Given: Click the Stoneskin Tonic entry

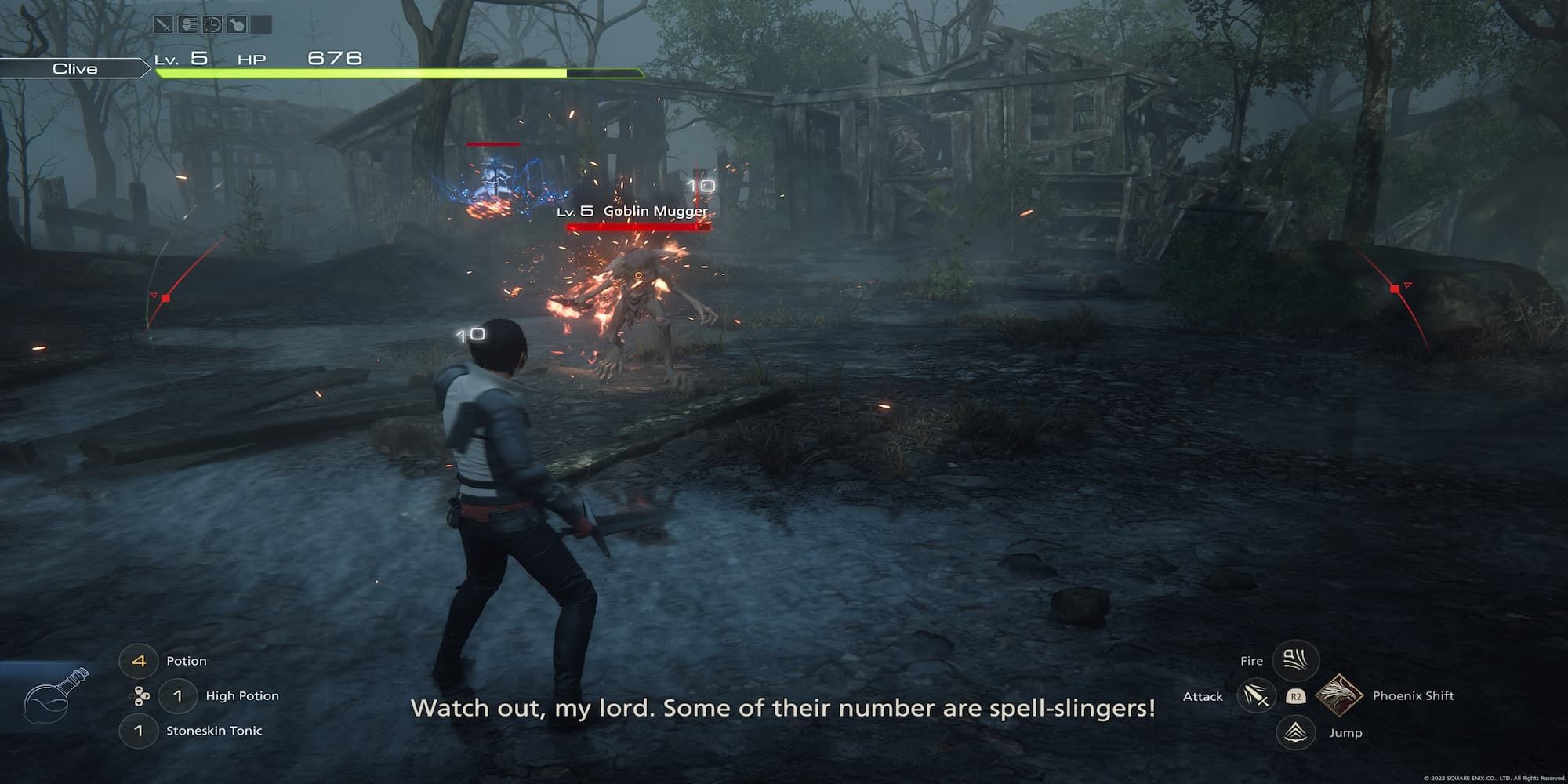Looking at the screenshot, I should pyautogui.click(x=213, y=730).
